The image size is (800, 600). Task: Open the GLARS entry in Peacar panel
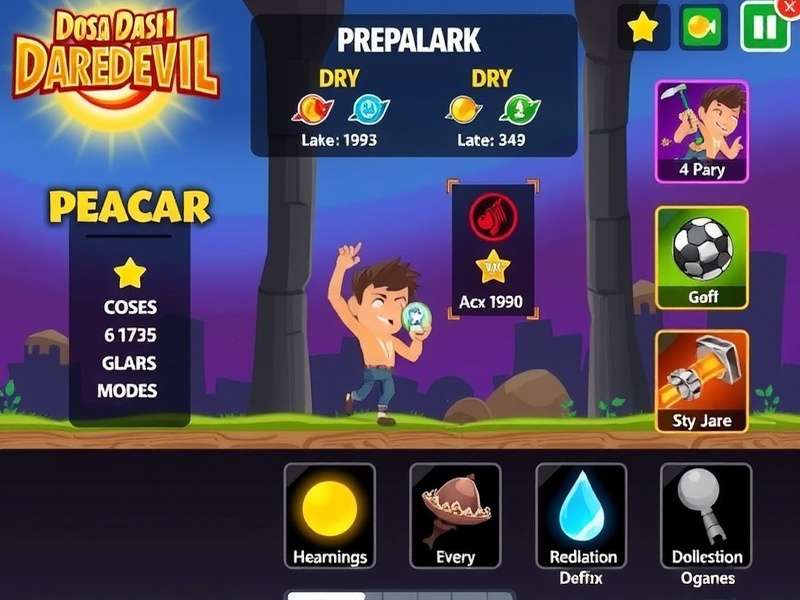point(129,363)
